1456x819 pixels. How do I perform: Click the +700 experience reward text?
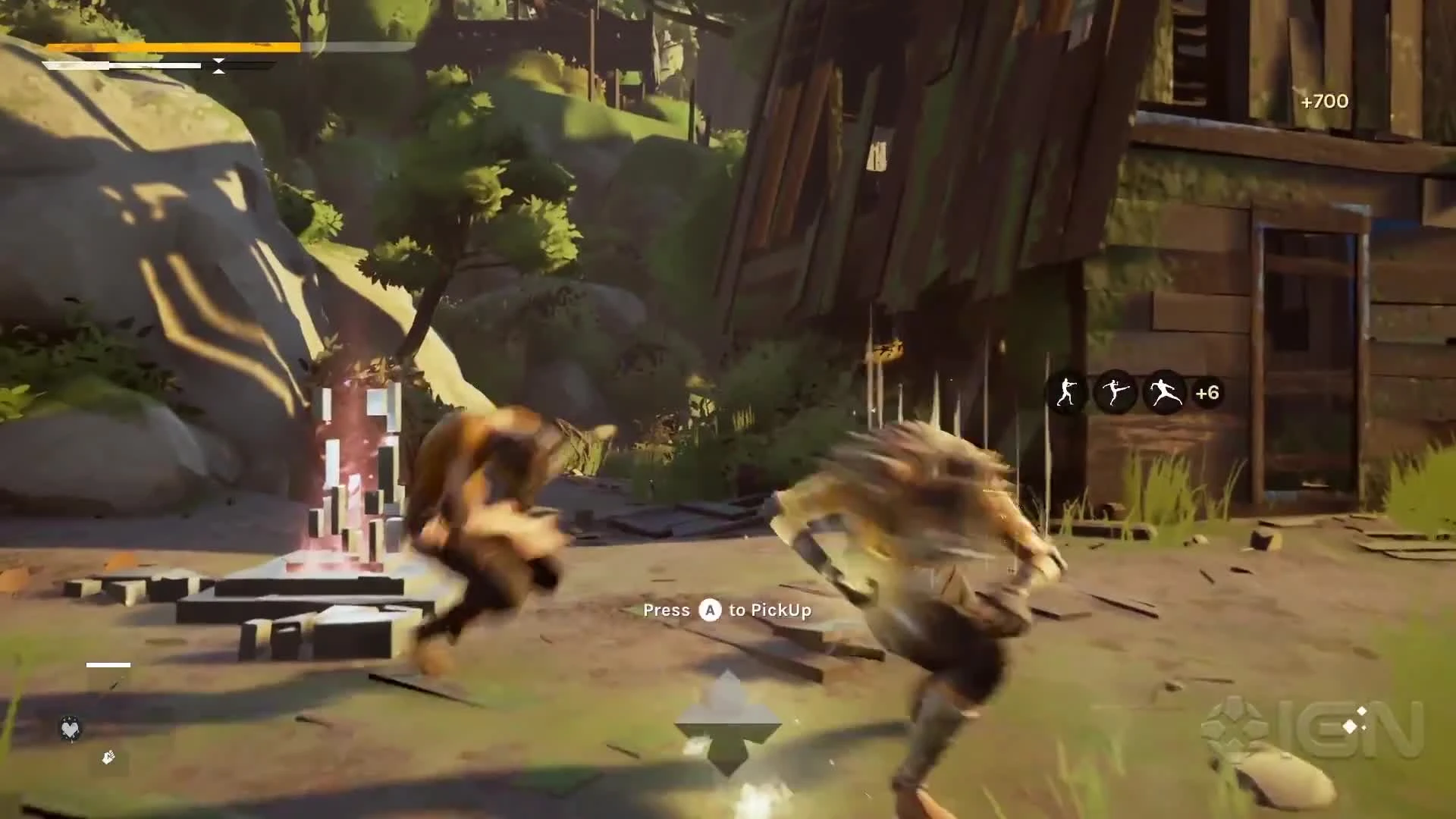[1323, 101]
